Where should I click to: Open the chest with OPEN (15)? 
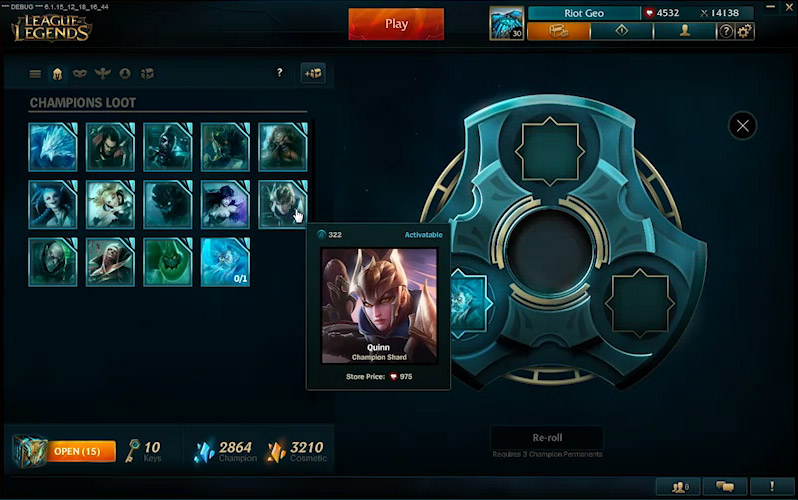coord(70,451)
